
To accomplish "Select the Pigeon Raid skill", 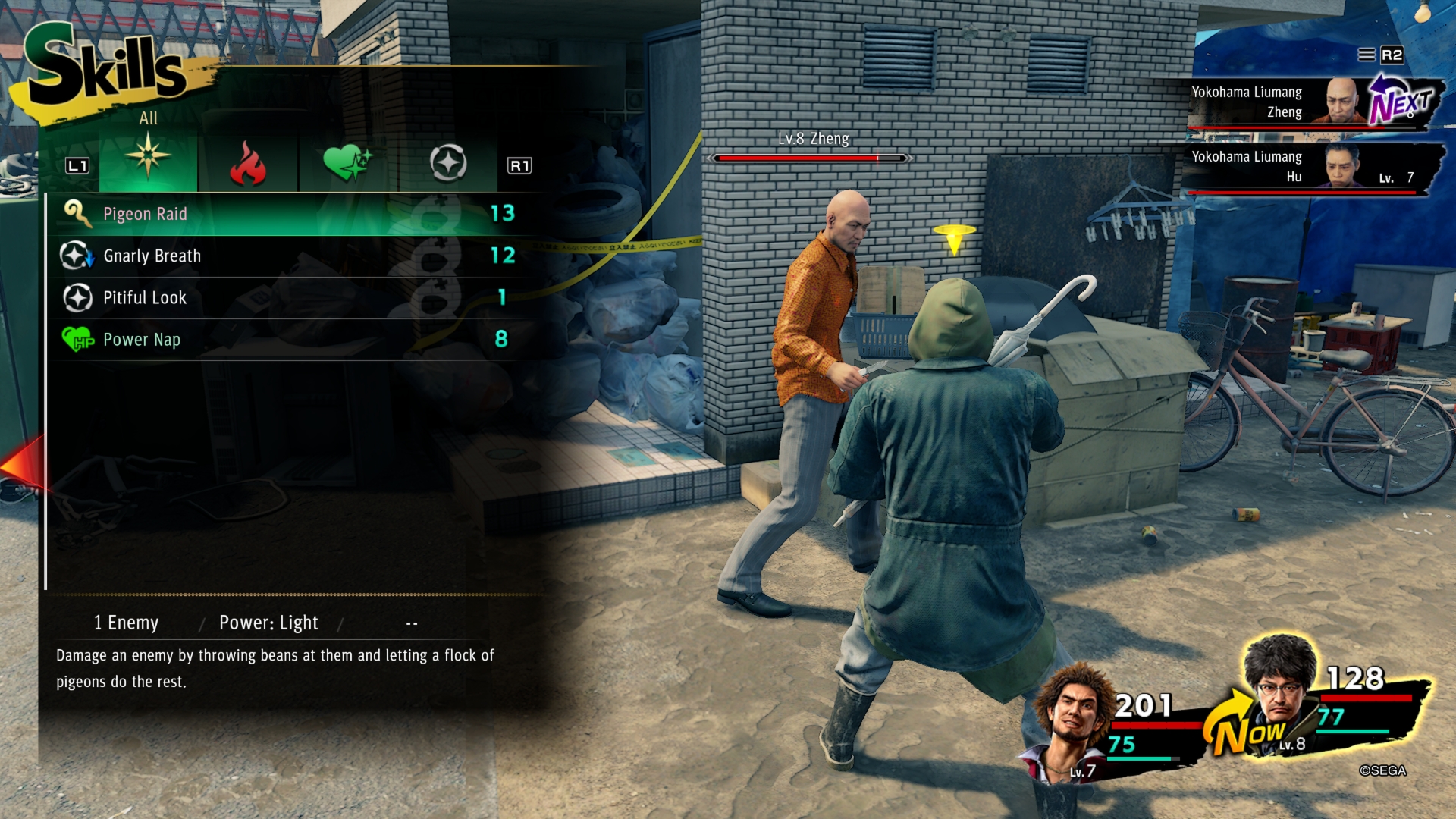I will coord(288,214).
